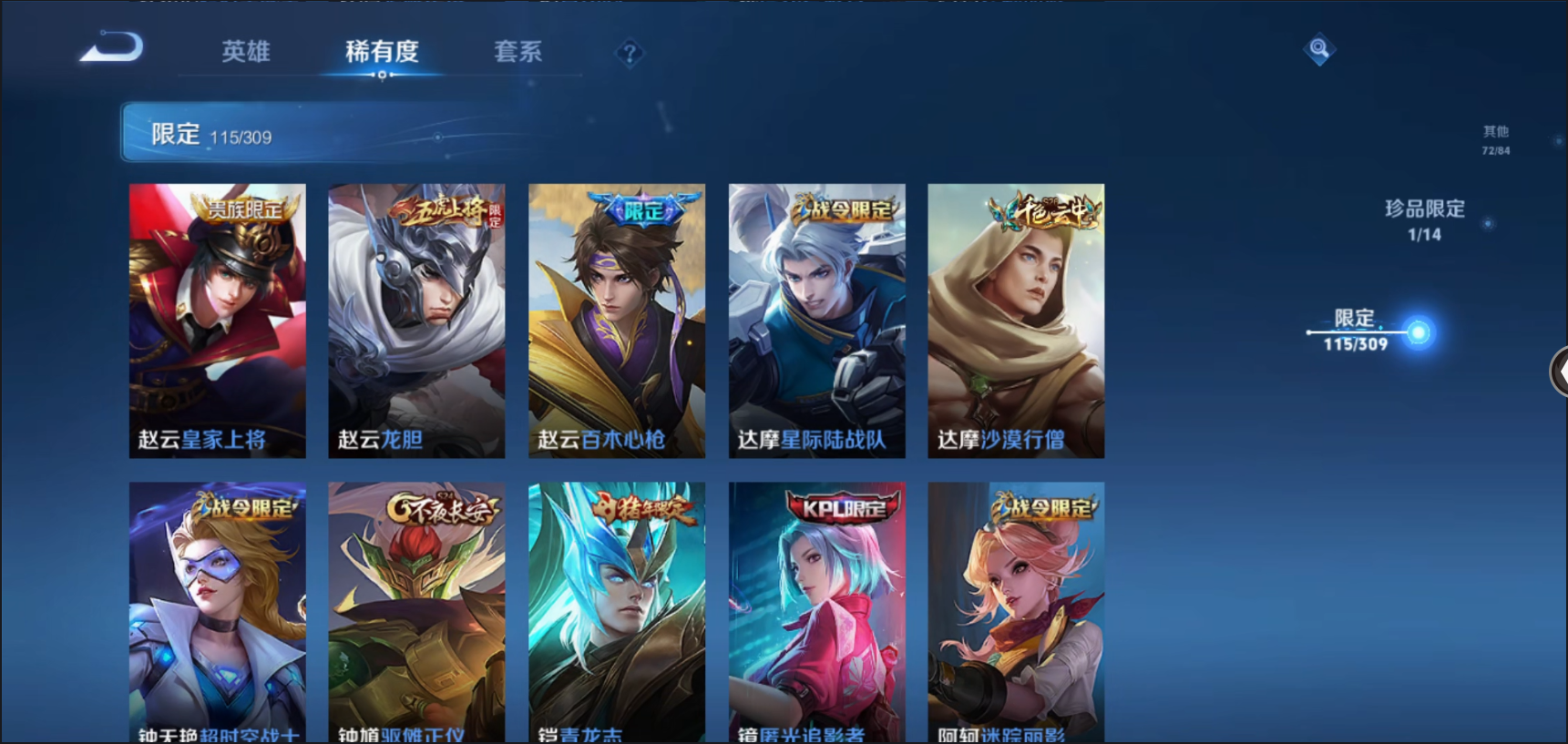Select the 赵云龙胆 skin card
The height and width of the screenshot is (744, 1568).
click(416, 320)
